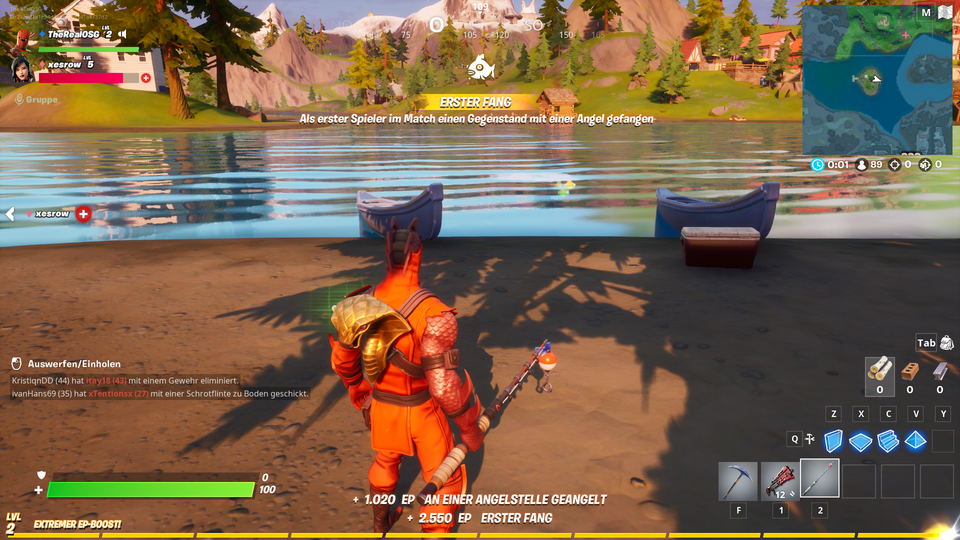Open the full map via folded map icon
Viewport: 960px width, 540px height.
point(944,13)
